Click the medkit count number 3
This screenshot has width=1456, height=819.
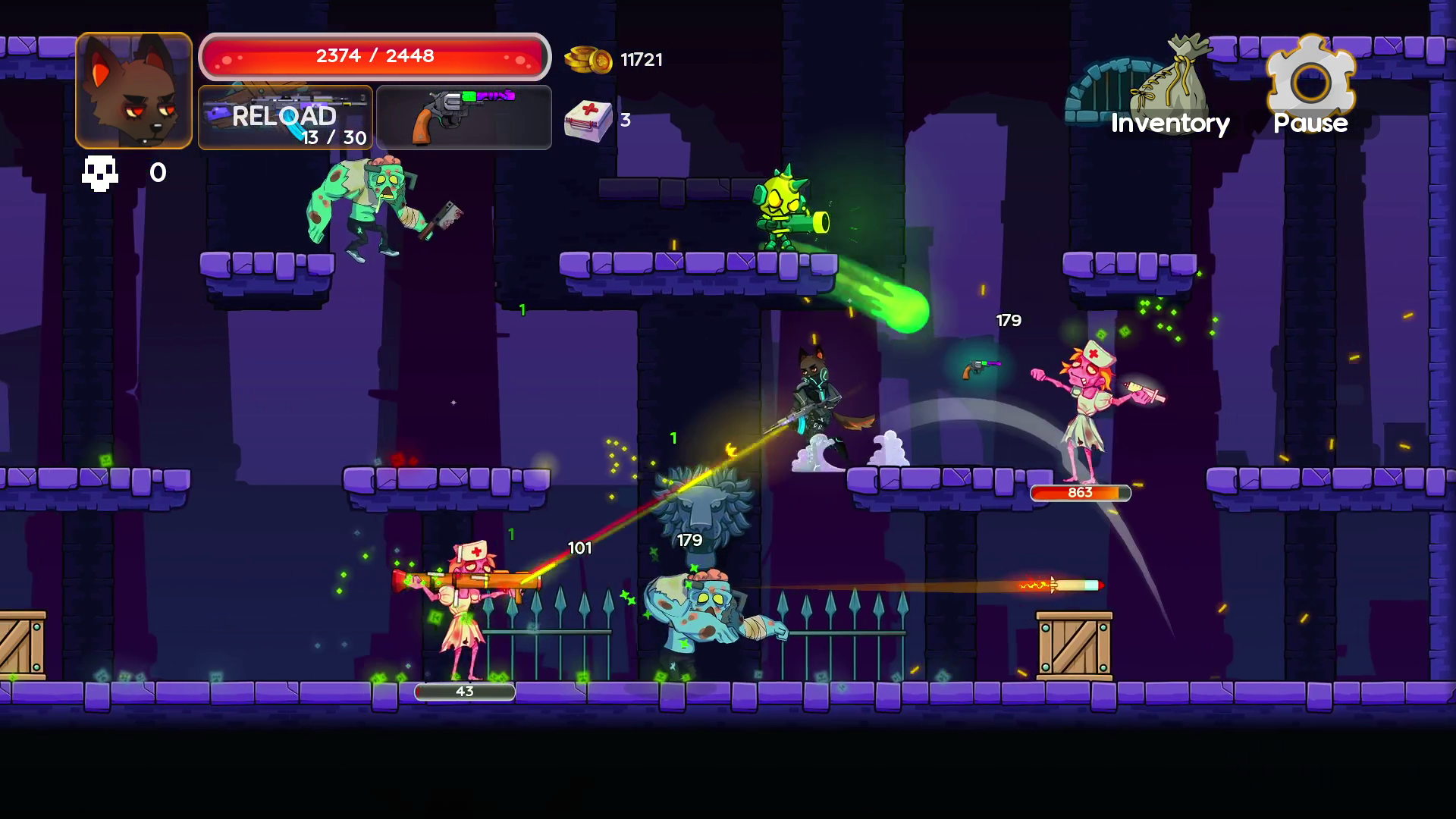pos(625,121)
